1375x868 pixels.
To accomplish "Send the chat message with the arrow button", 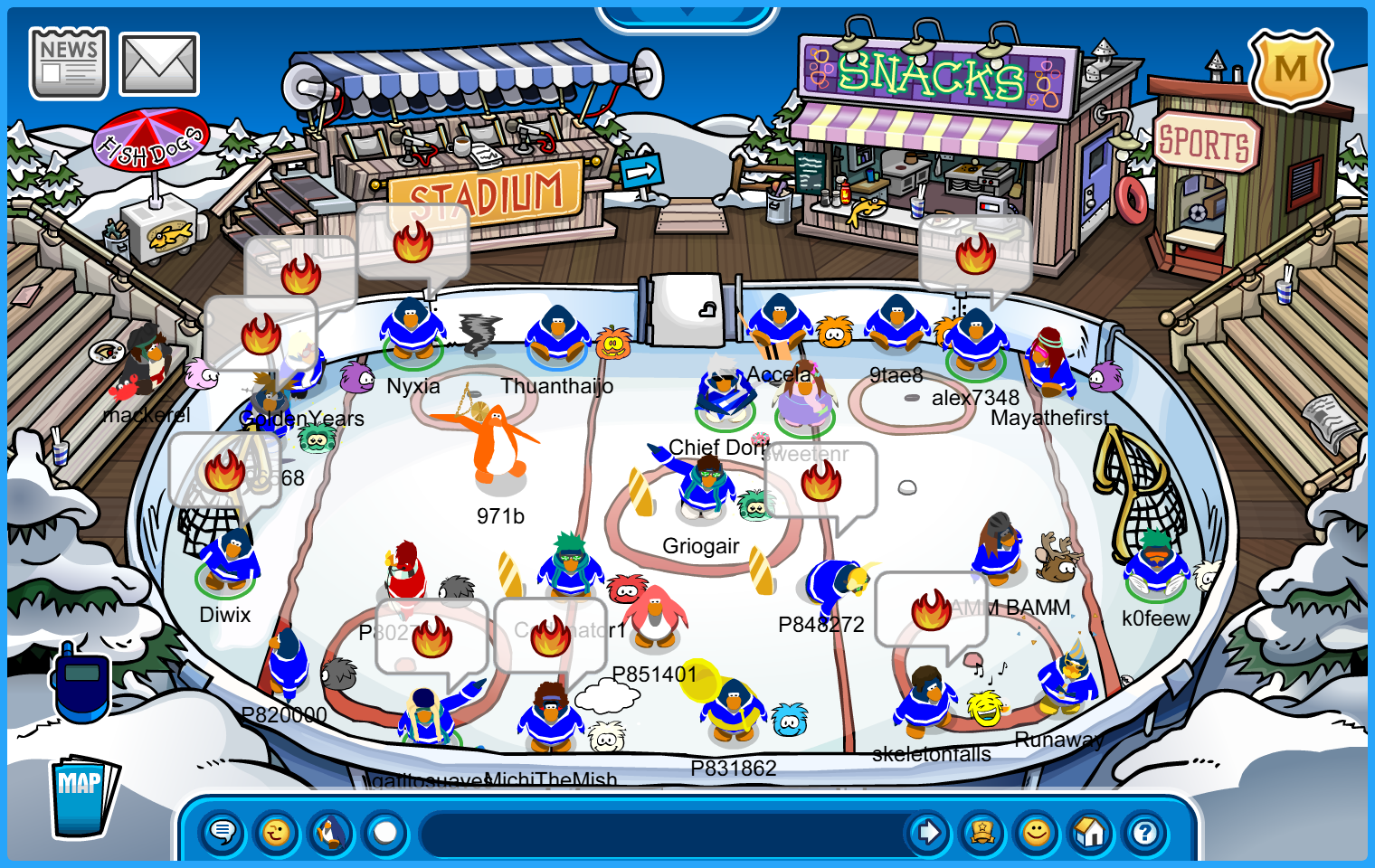I will [928, 832].
